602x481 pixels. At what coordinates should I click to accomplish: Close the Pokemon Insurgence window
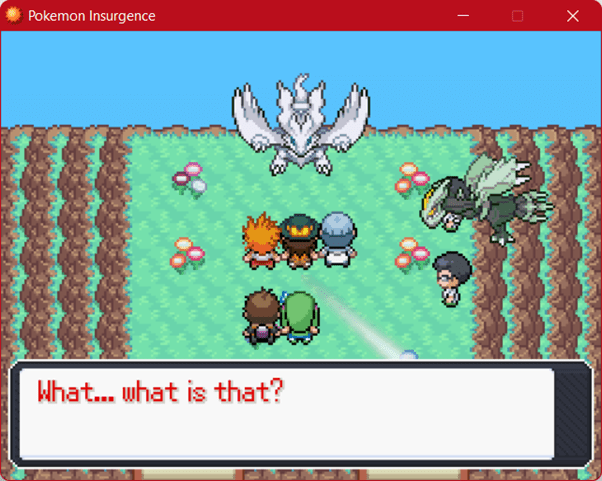click(572, 16)
